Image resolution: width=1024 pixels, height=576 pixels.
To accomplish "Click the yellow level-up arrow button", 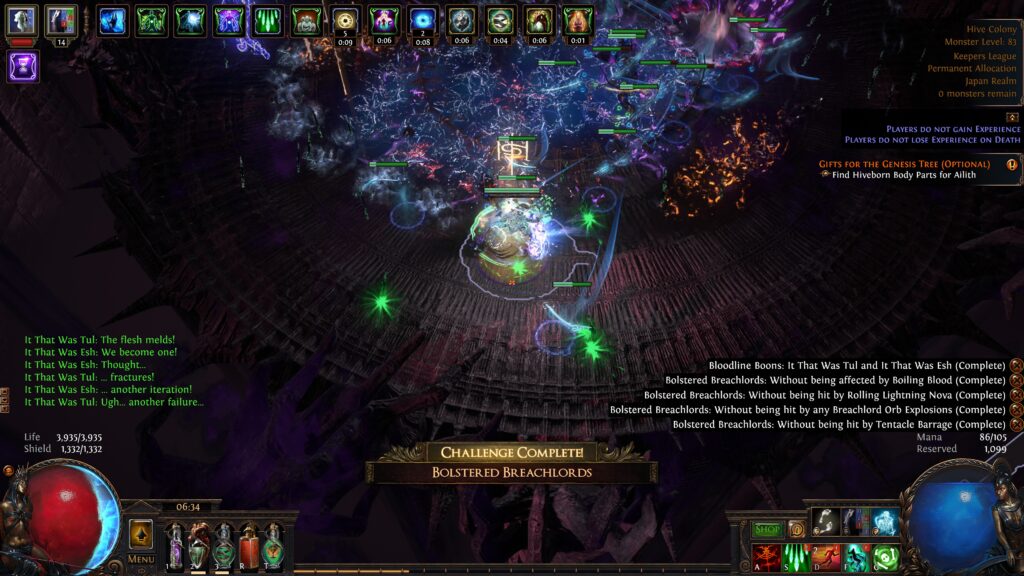I will [x=141, y=533].
